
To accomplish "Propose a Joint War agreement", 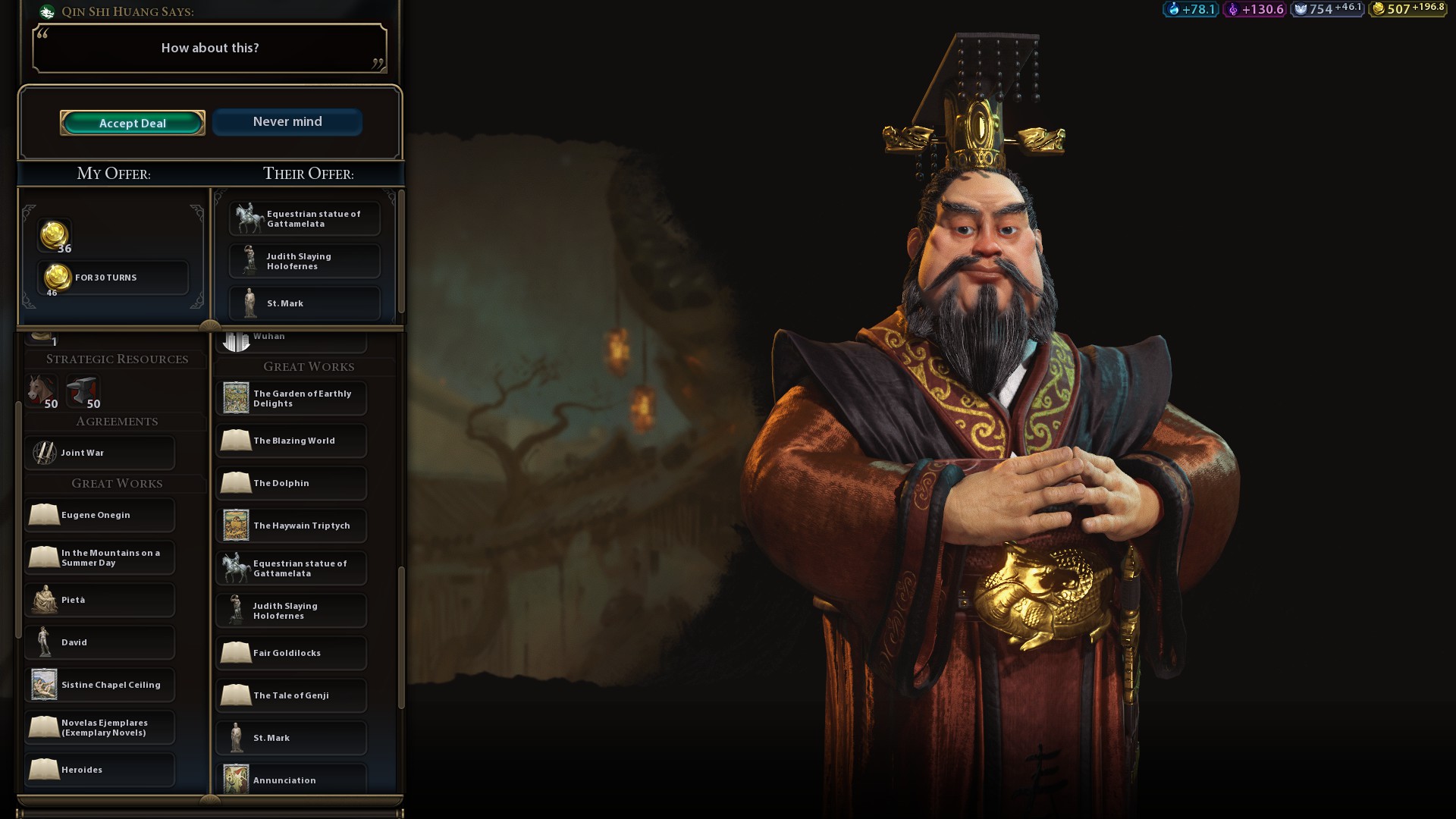I will (100, 453).
